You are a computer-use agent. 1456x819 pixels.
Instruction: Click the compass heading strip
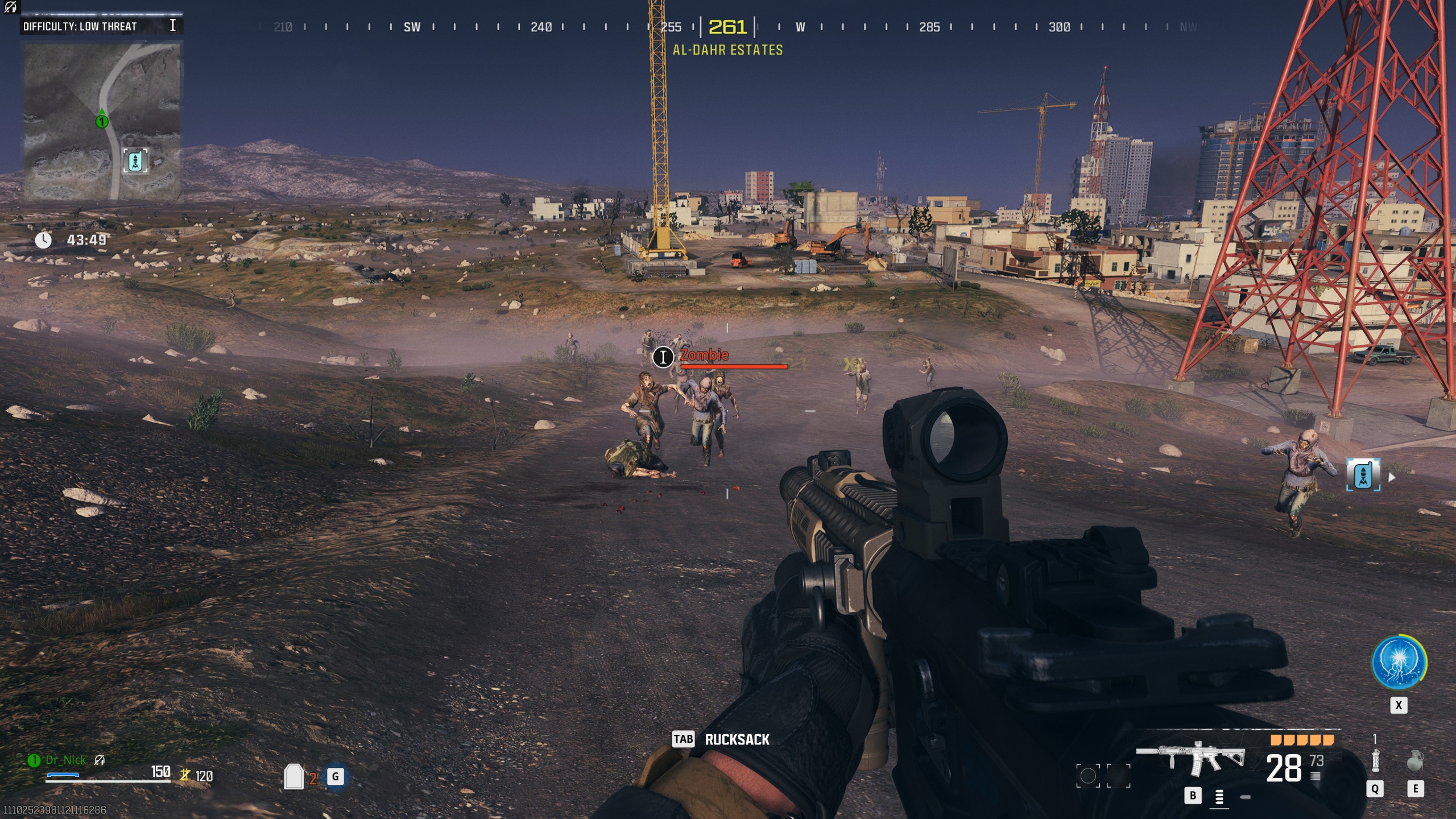[728, 27]
